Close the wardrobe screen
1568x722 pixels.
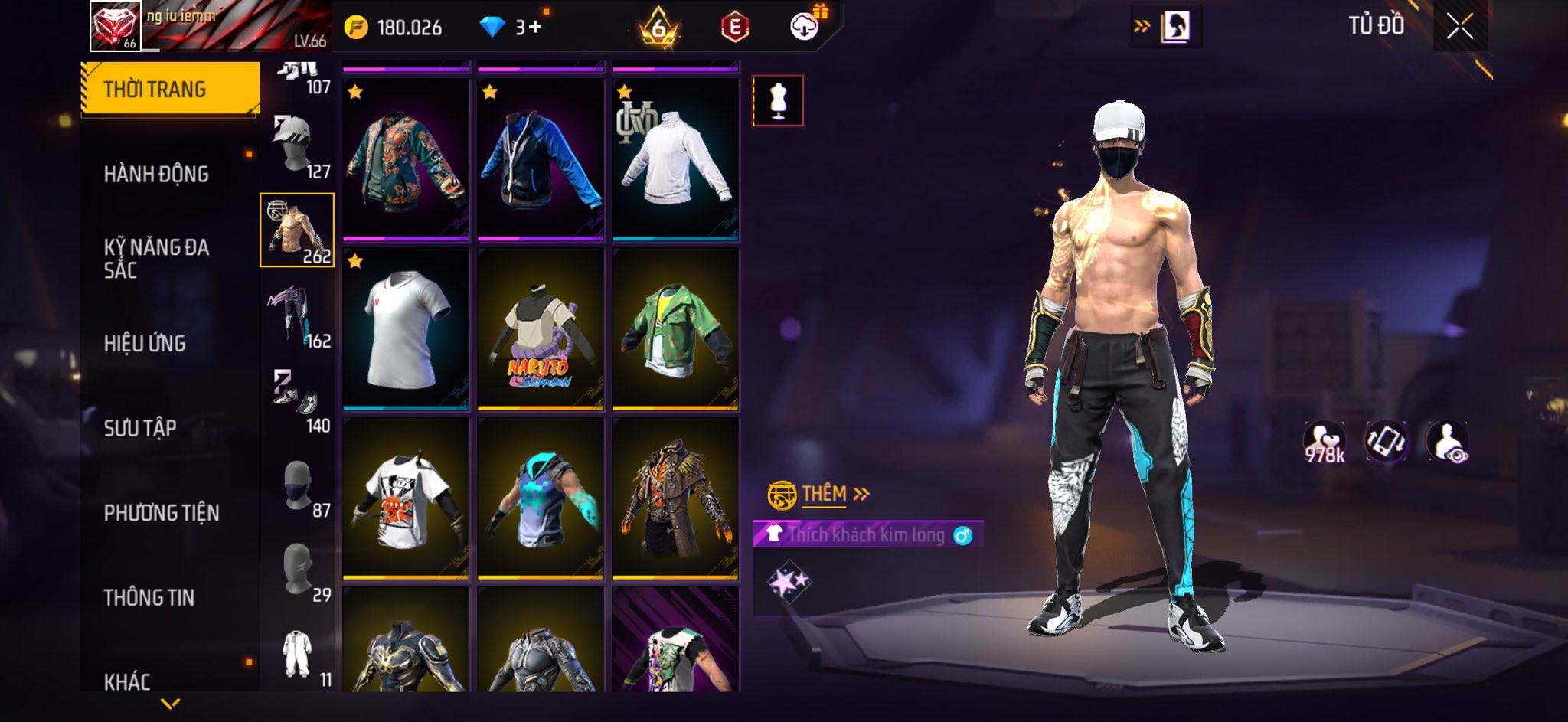(x=1459, y=27)
